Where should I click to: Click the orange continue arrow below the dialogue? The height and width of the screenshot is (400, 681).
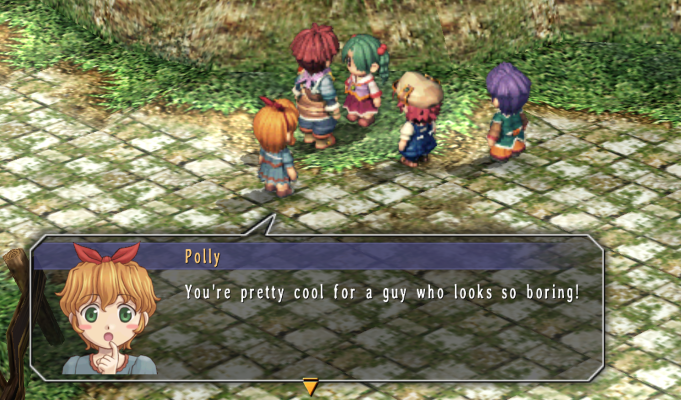[310, 386]
